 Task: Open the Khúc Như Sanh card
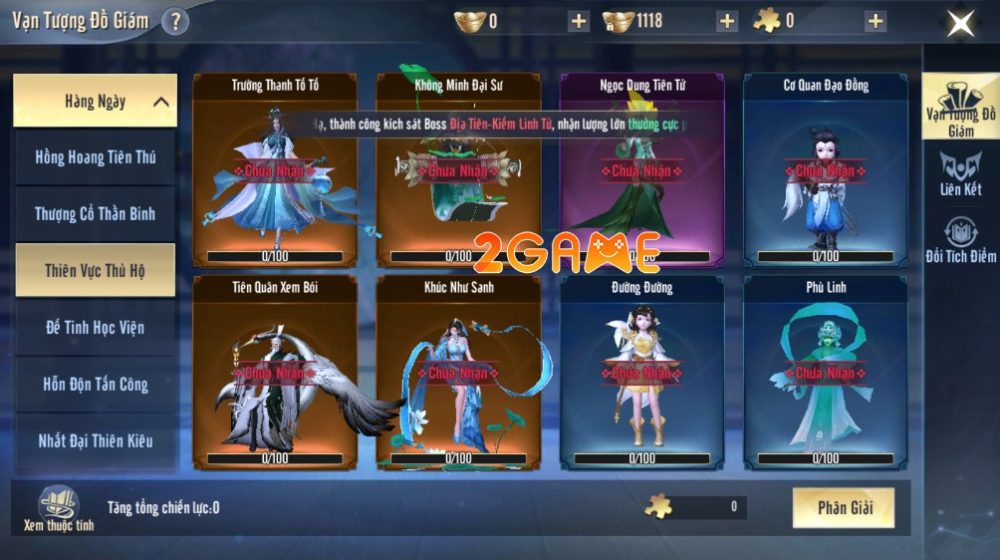459,372
